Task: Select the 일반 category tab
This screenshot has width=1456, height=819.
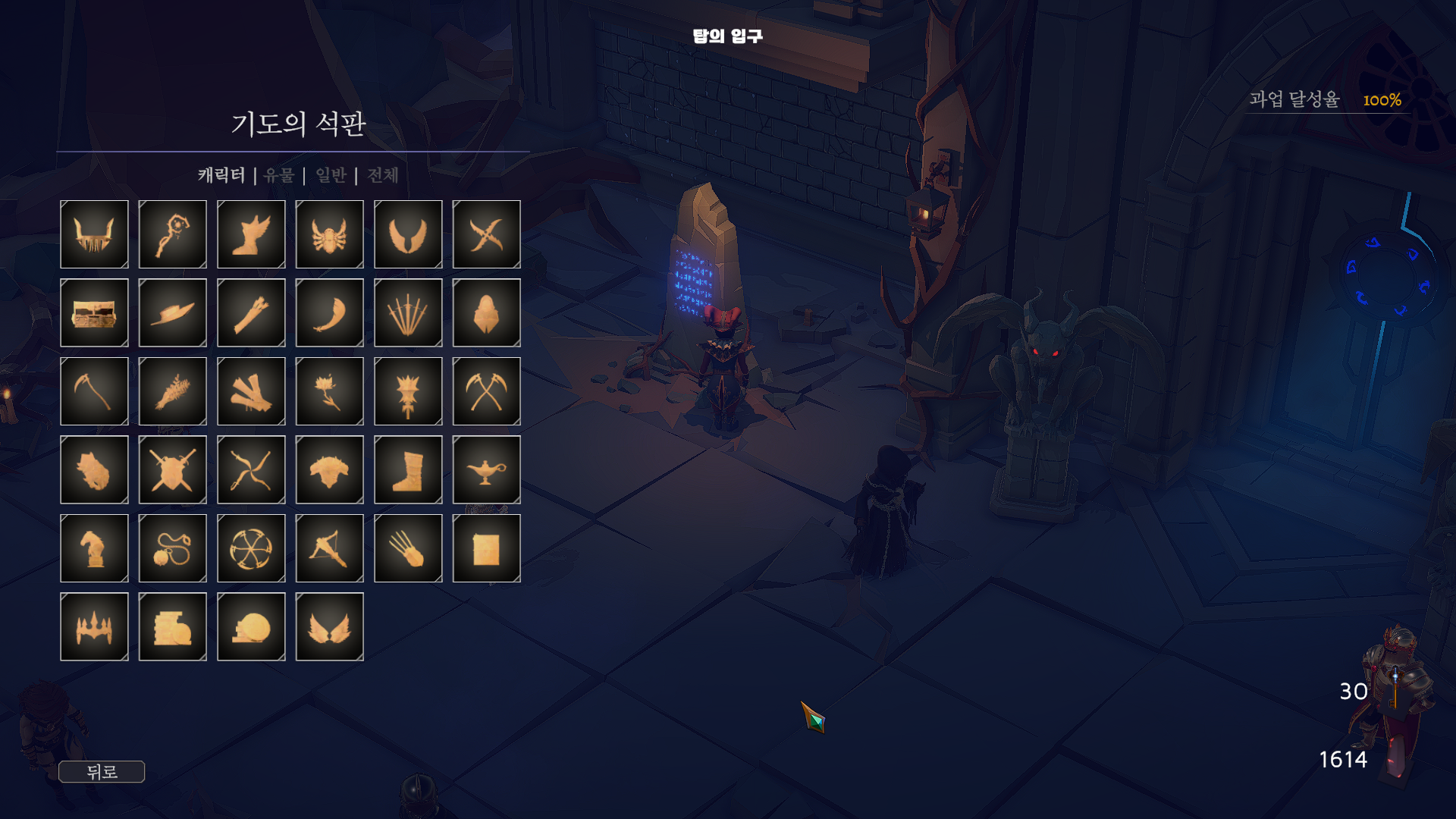Action: tap(331, 175)
